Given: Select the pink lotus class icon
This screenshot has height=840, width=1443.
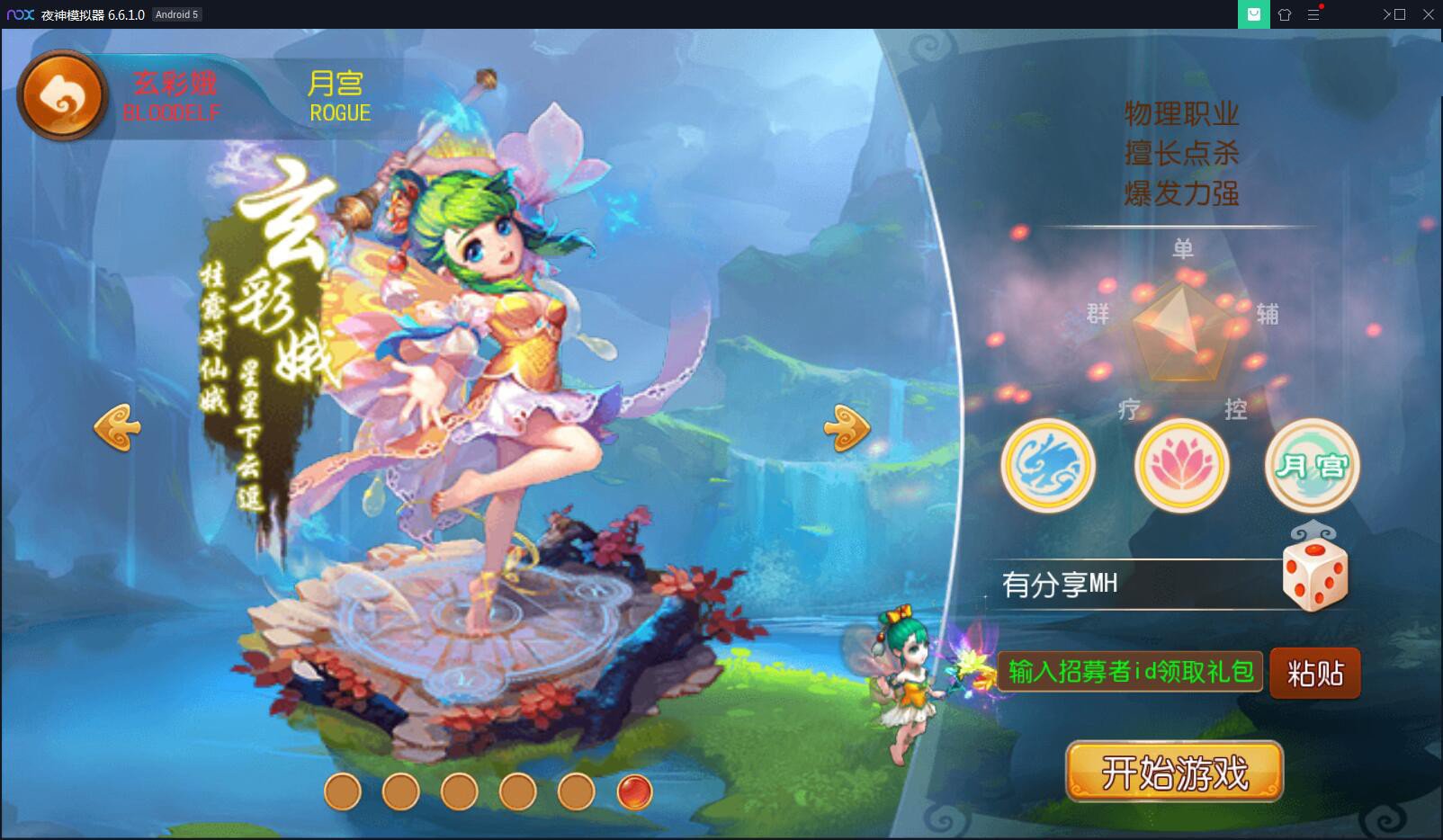Looking at the screenshot, I should [1179, 464].
